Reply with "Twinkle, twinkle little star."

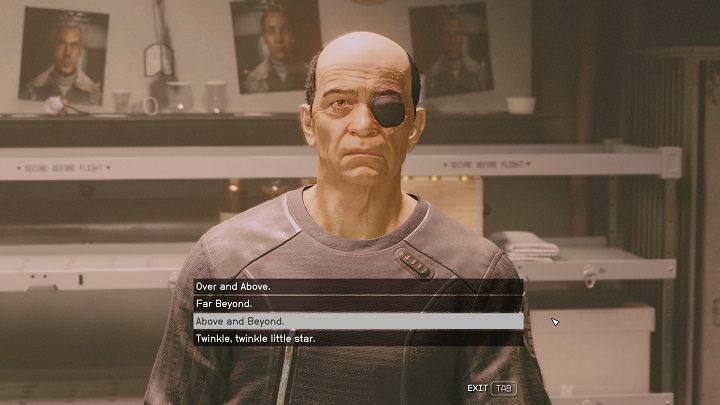pyautogui.click(x=358, y=339)
